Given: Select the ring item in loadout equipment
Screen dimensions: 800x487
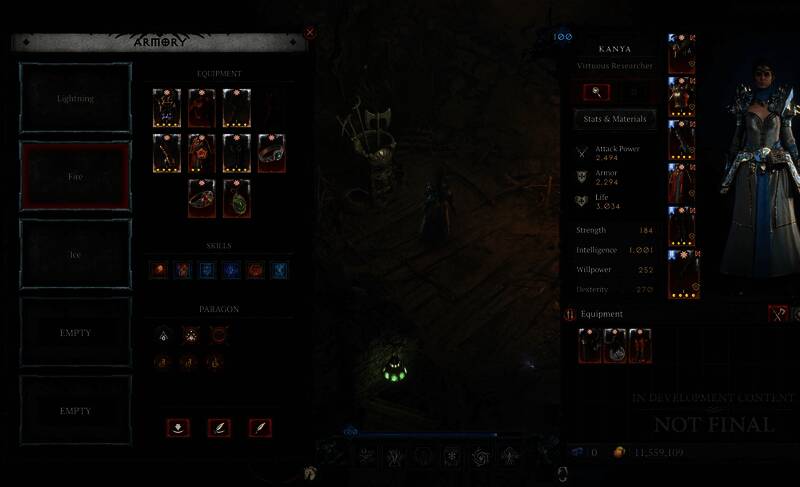Looking at the screenshot, I should pos(271,153).
